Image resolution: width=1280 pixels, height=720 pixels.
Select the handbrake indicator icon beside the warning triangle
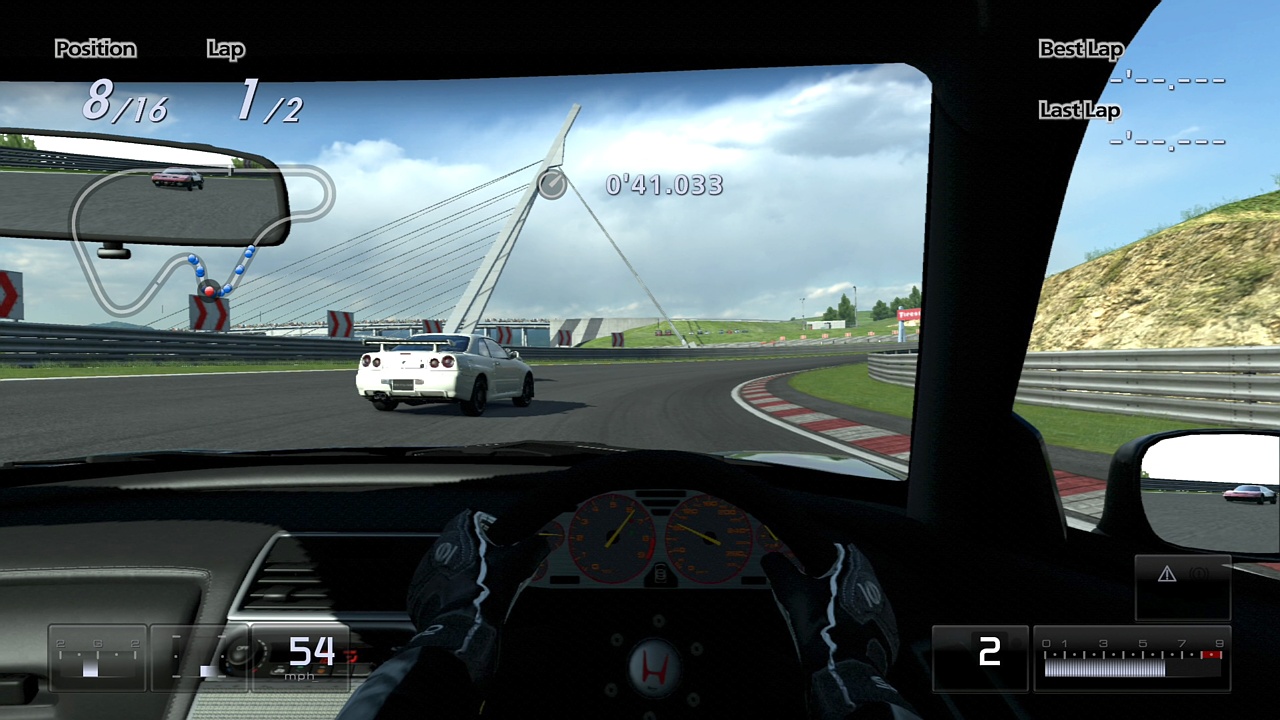[1197, 572]
